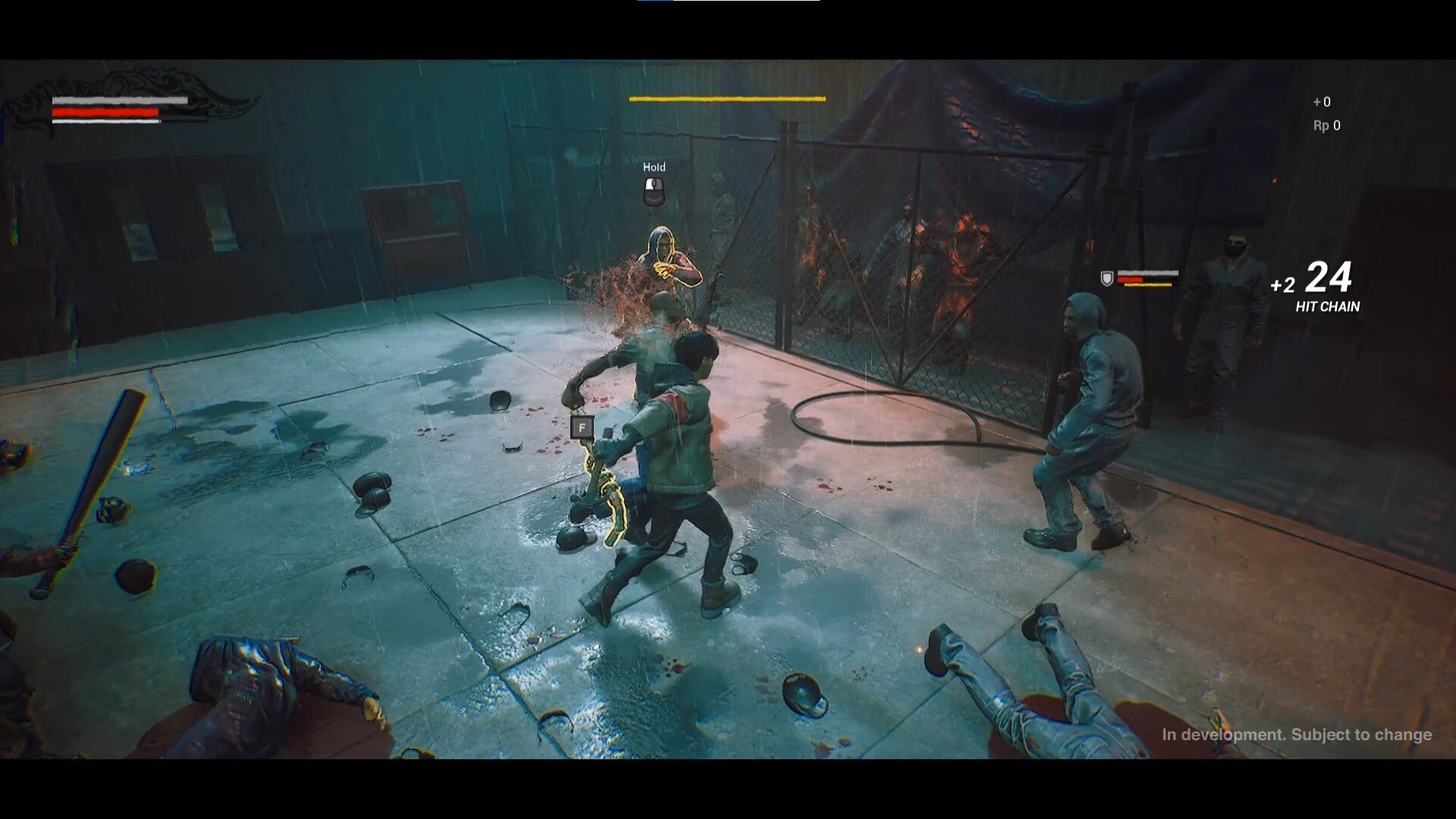Toggle the HIT CHAIN counter display
This screenshot has height=819, width=1456.
point(1327,308)
